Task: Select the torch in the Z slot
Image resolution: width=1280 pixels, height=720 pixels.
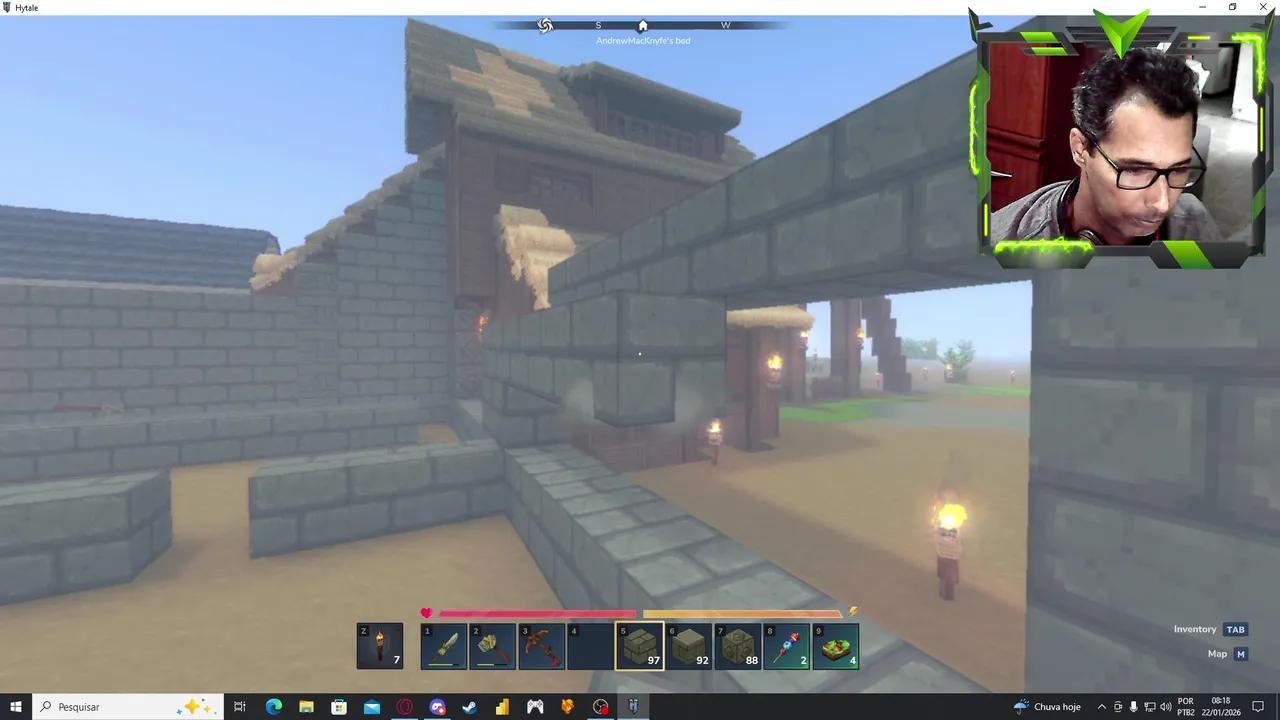Action: (x=379, y=646)
